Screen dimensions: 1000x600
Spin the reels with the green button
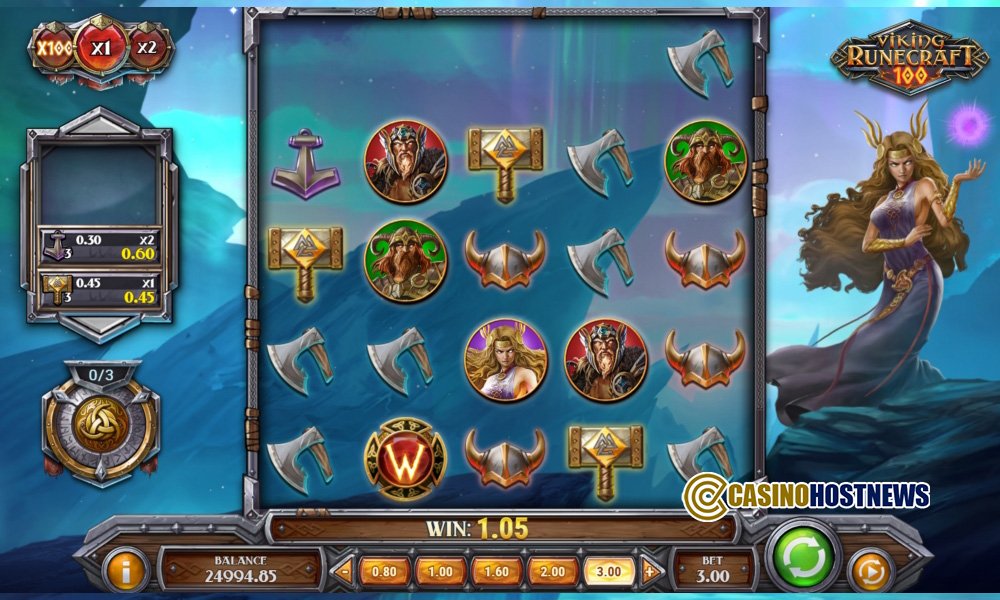coord(803,555)
